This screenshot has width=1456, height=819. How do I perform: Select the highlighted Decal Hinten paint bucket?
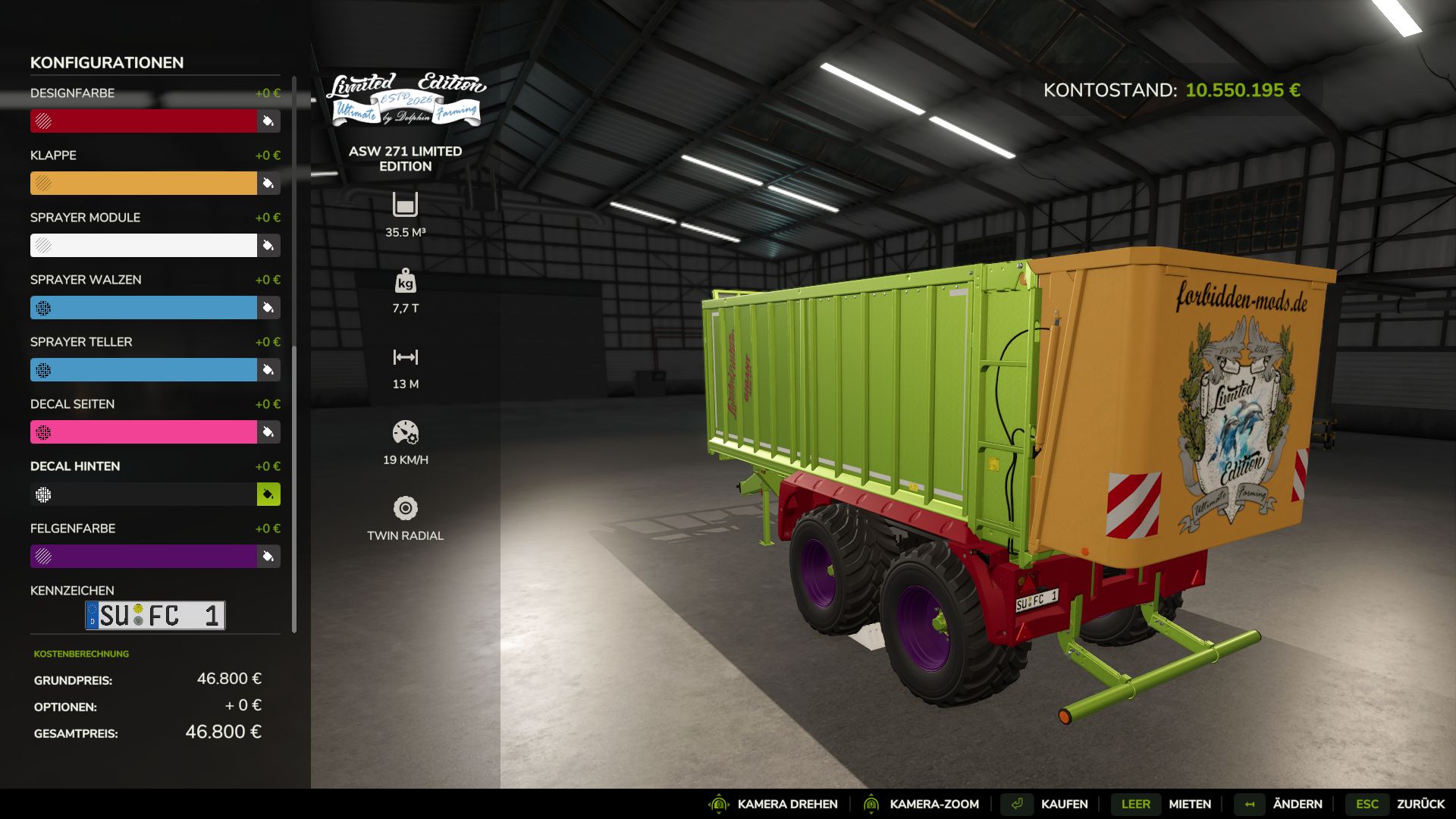267,494
